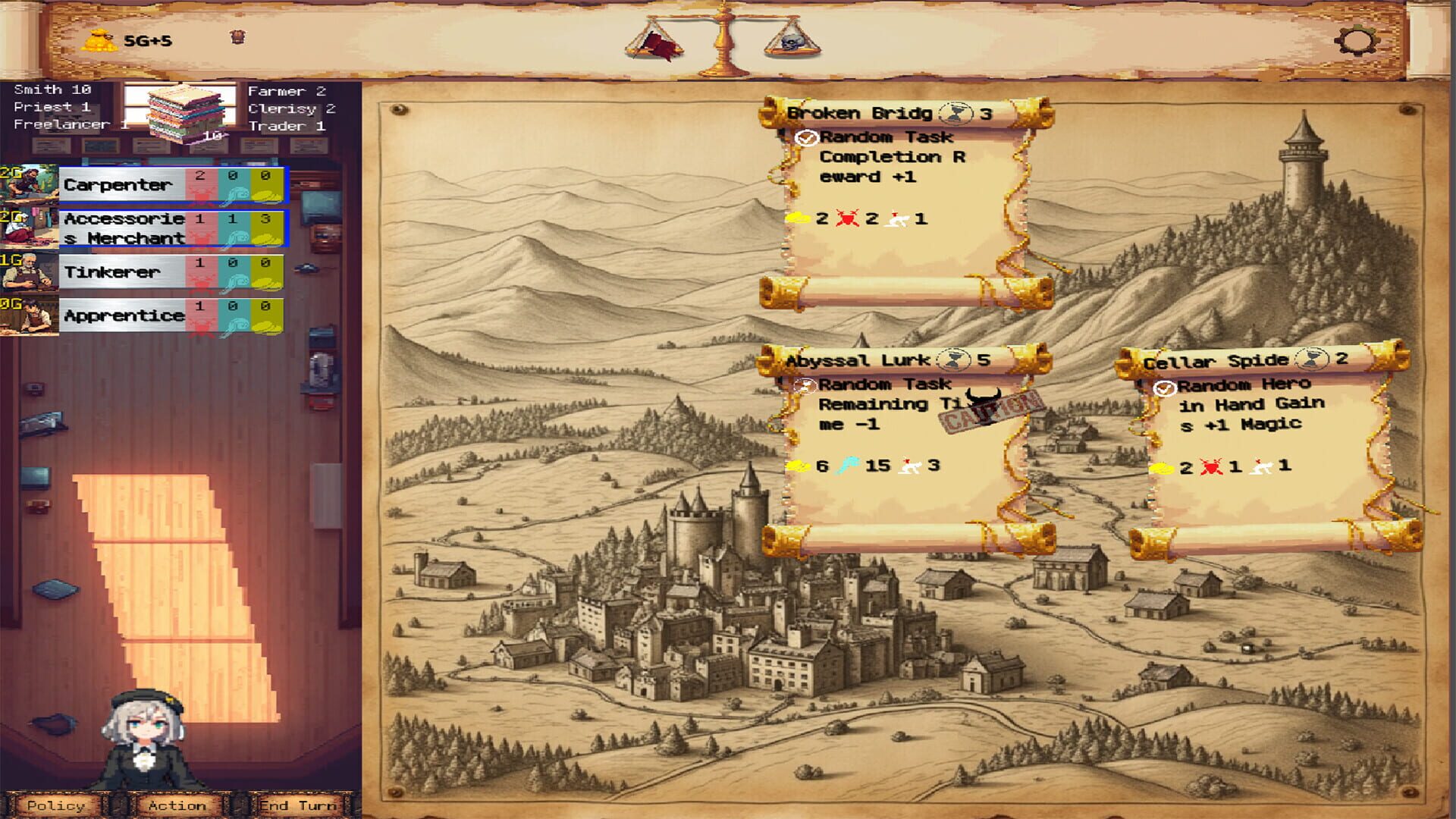Toggle the reward checkmark on Broken Bridge quest

coord(806,138)
